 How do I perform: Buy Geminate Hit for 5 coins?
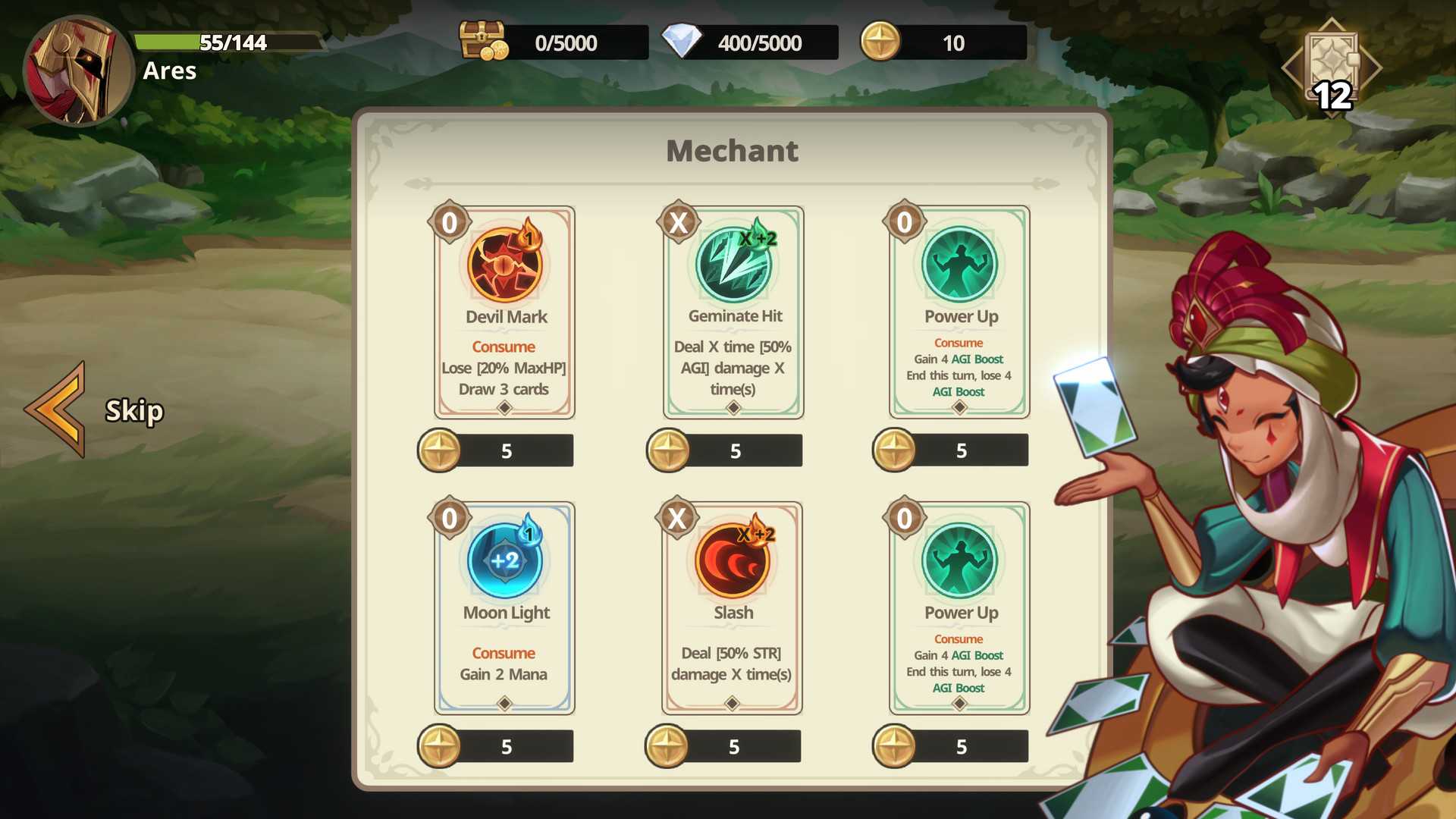723,450
